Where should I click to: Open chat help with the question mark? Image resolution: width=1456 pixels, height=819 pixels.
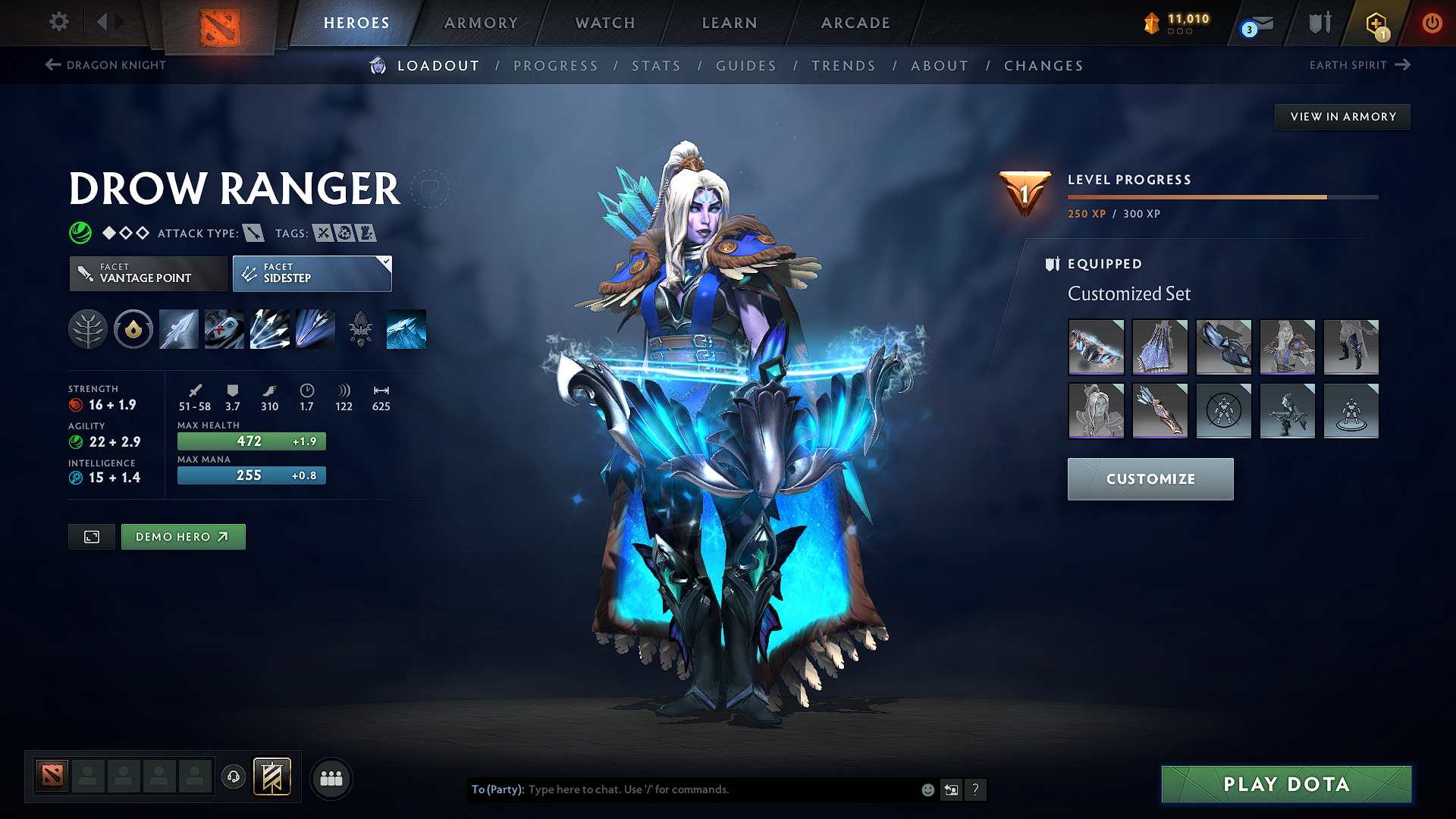click(976, 789)
